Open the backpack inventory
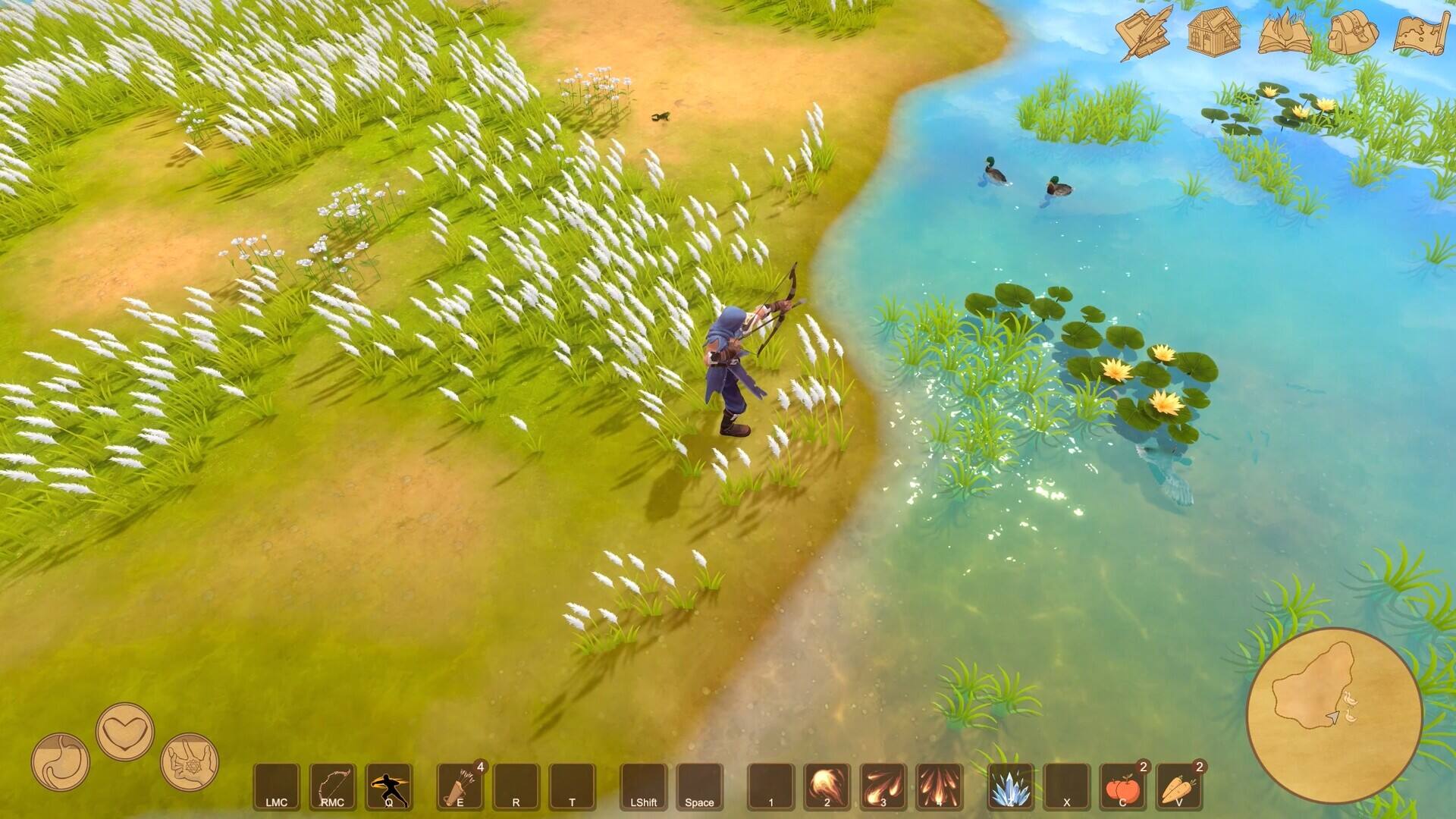The height and width of the screenshot is (819, 1456). click(1353, 32)
